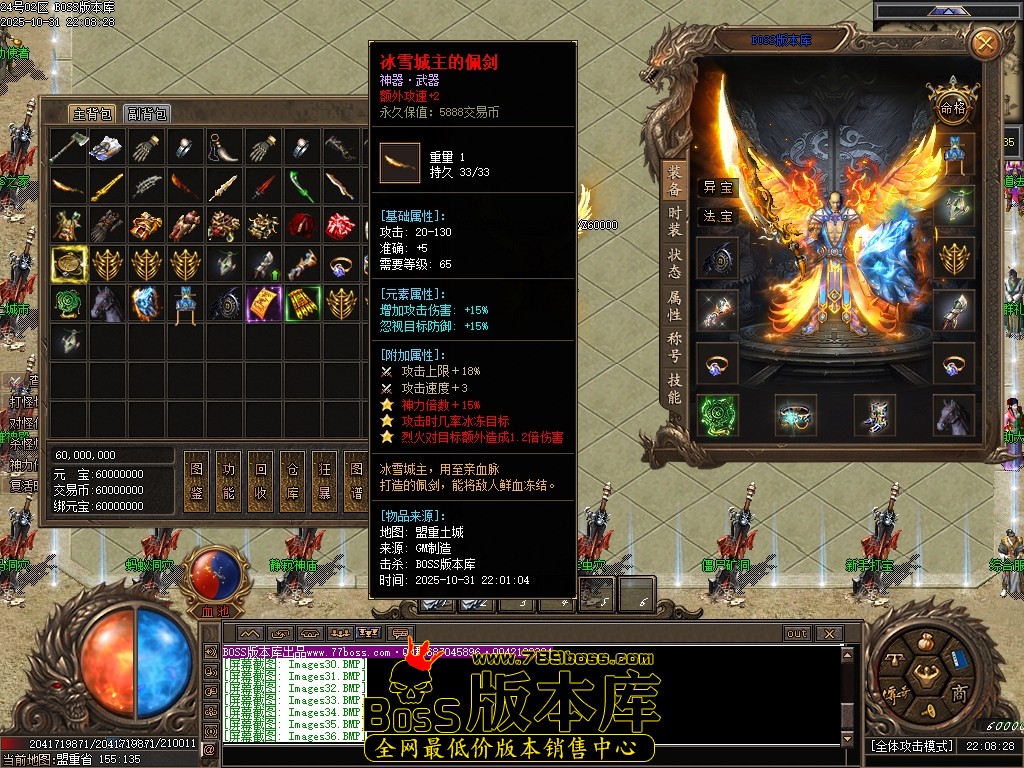The image size is (1024, 768).
Task: Close the character equipment panel
Action: pyautogui.click(x=985, y=43)
